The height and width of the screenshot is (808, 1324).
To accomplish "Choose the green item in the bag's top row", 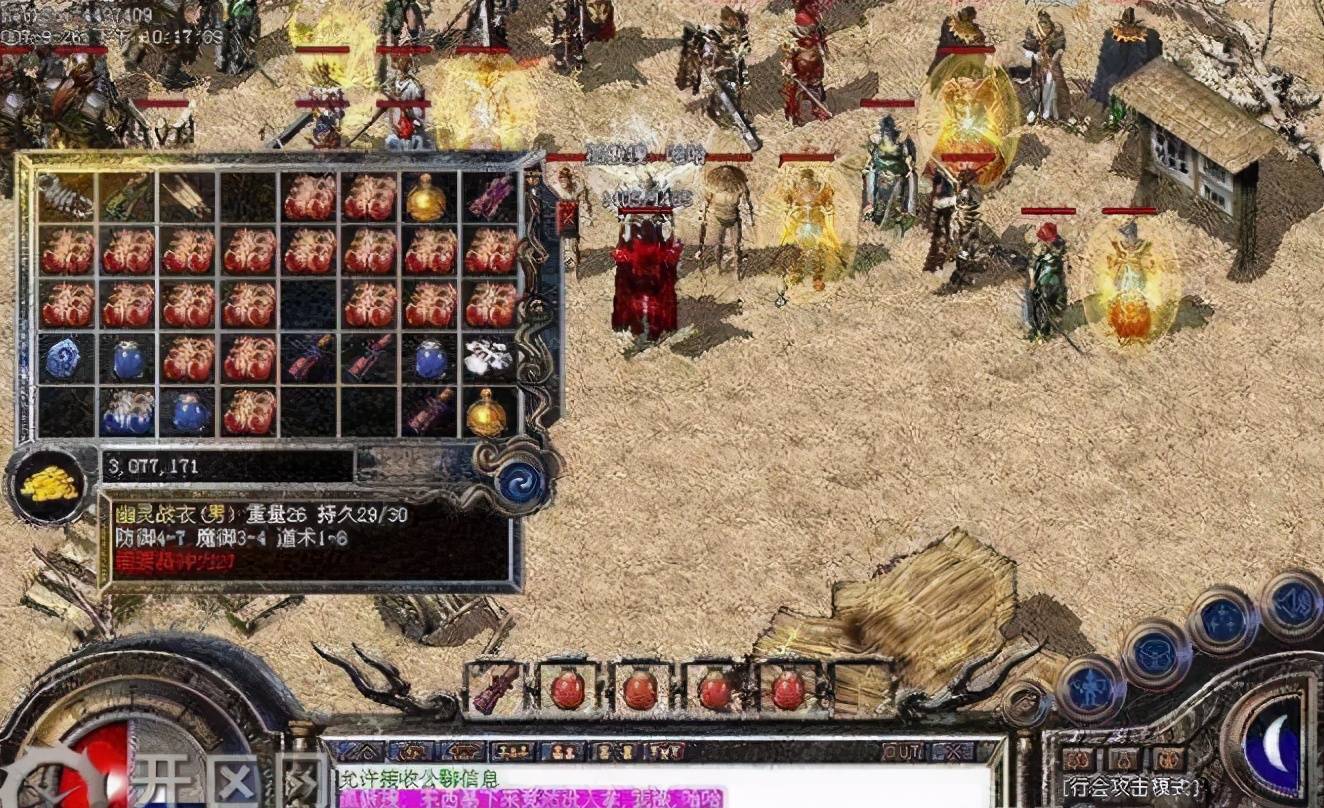I will 126,198.
